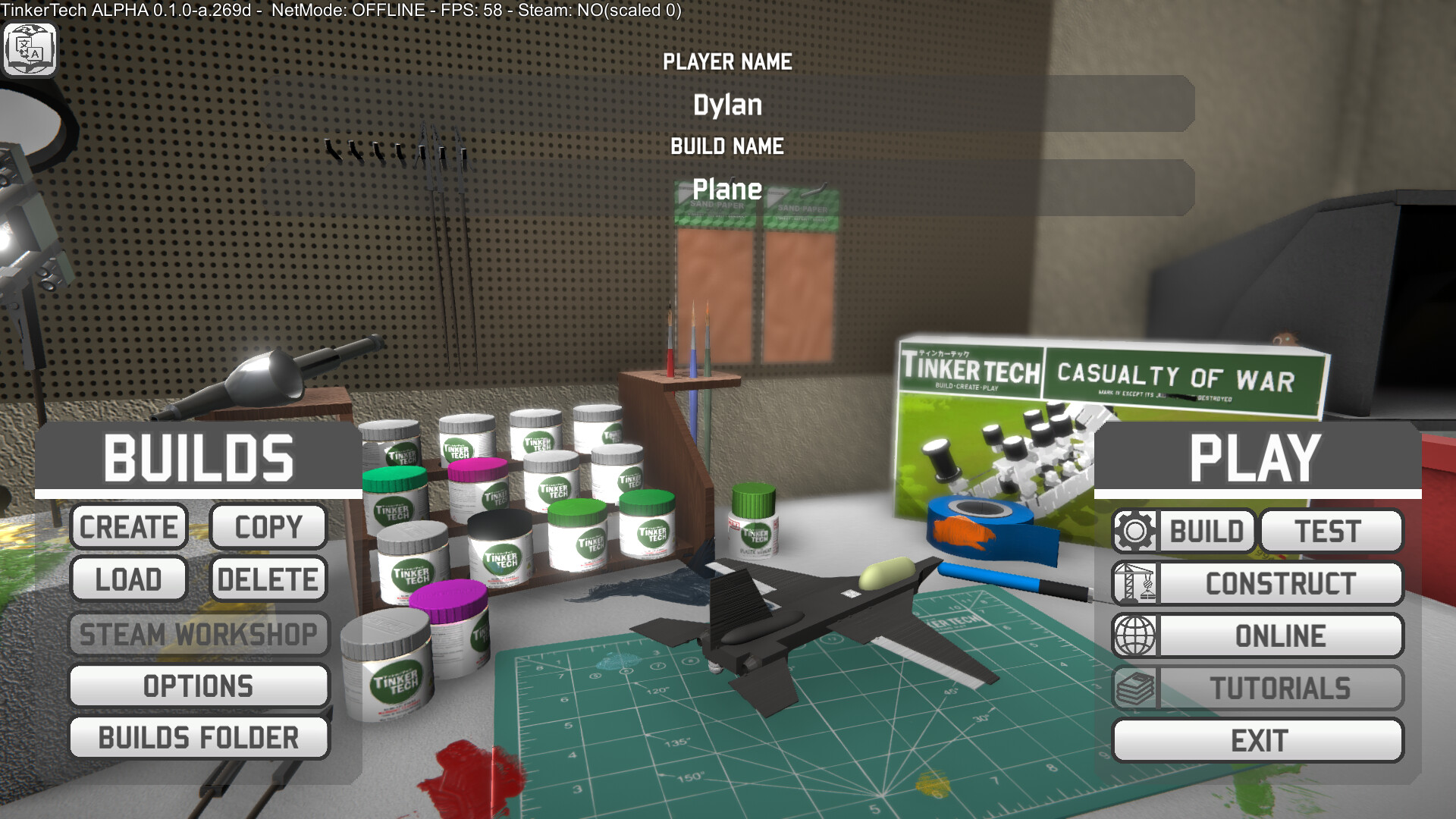Copy the current build
This screenshot has height=819, width=1456.
pyautogui.click(x=268, y=526)
